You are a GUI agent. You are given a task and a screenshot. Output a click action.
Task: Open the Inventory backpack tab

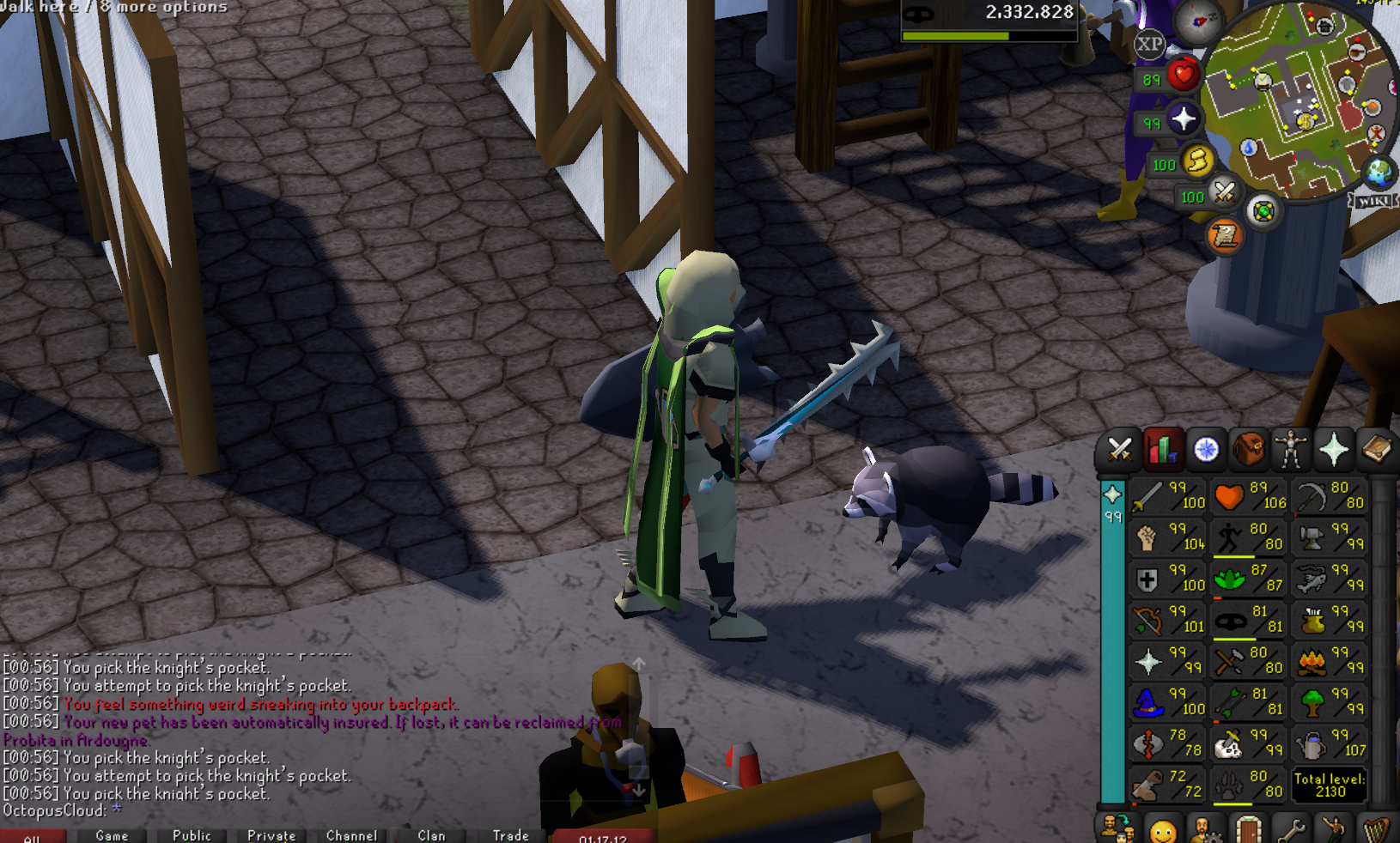point(1248,449)
